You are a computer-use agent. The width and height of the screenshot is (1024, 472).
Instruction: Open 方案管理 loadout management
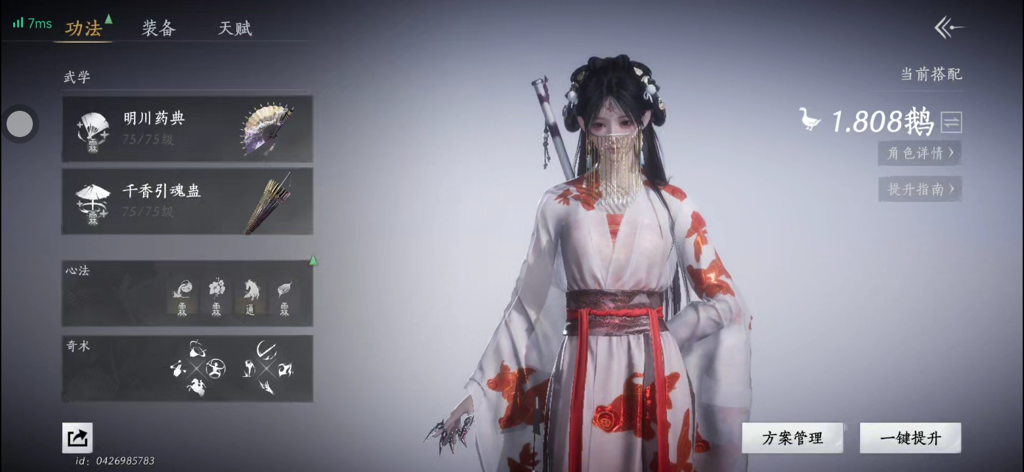[x=792, y=438]
